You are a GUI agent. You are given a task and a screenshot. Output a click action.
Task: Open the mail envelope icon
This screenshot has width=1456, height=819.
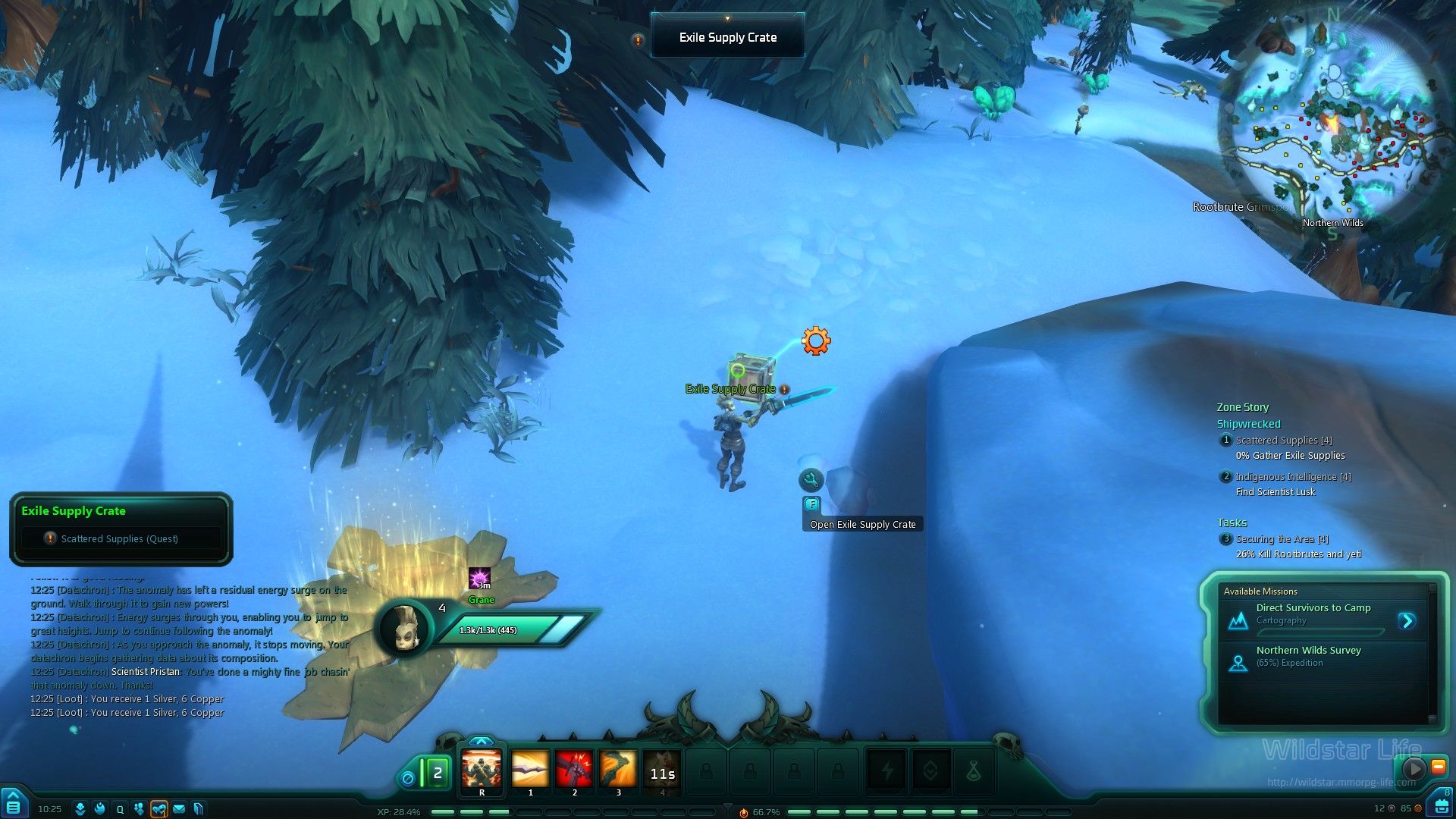(179, 809)
